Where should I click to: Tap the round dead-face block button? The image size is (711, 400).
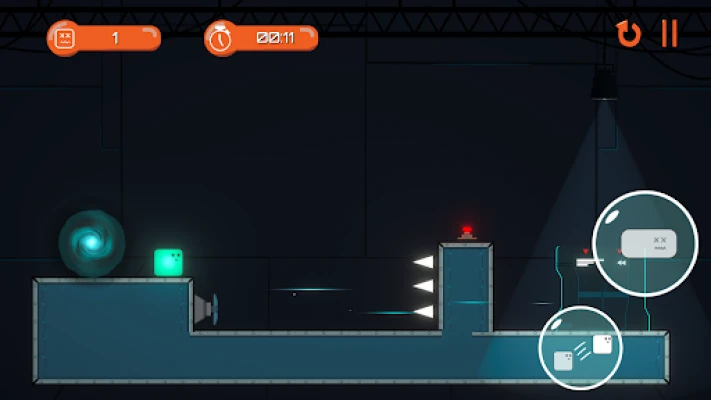644,243
